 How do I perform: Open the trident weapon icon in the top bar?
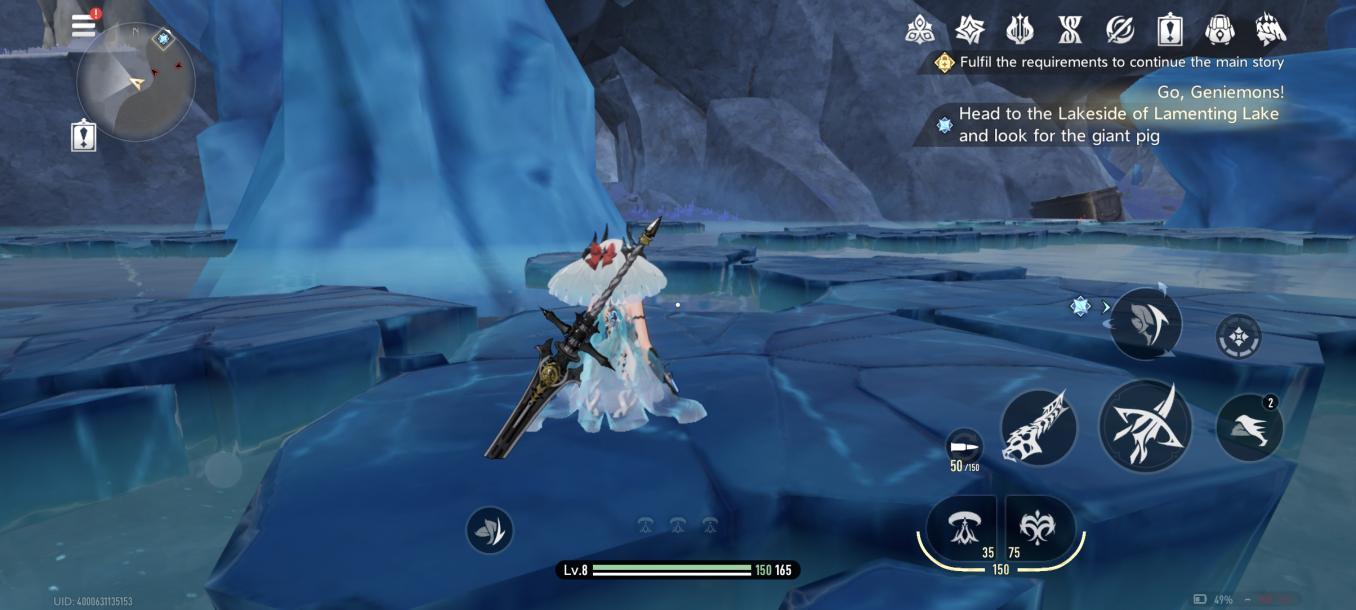[x=1019, y=30]
